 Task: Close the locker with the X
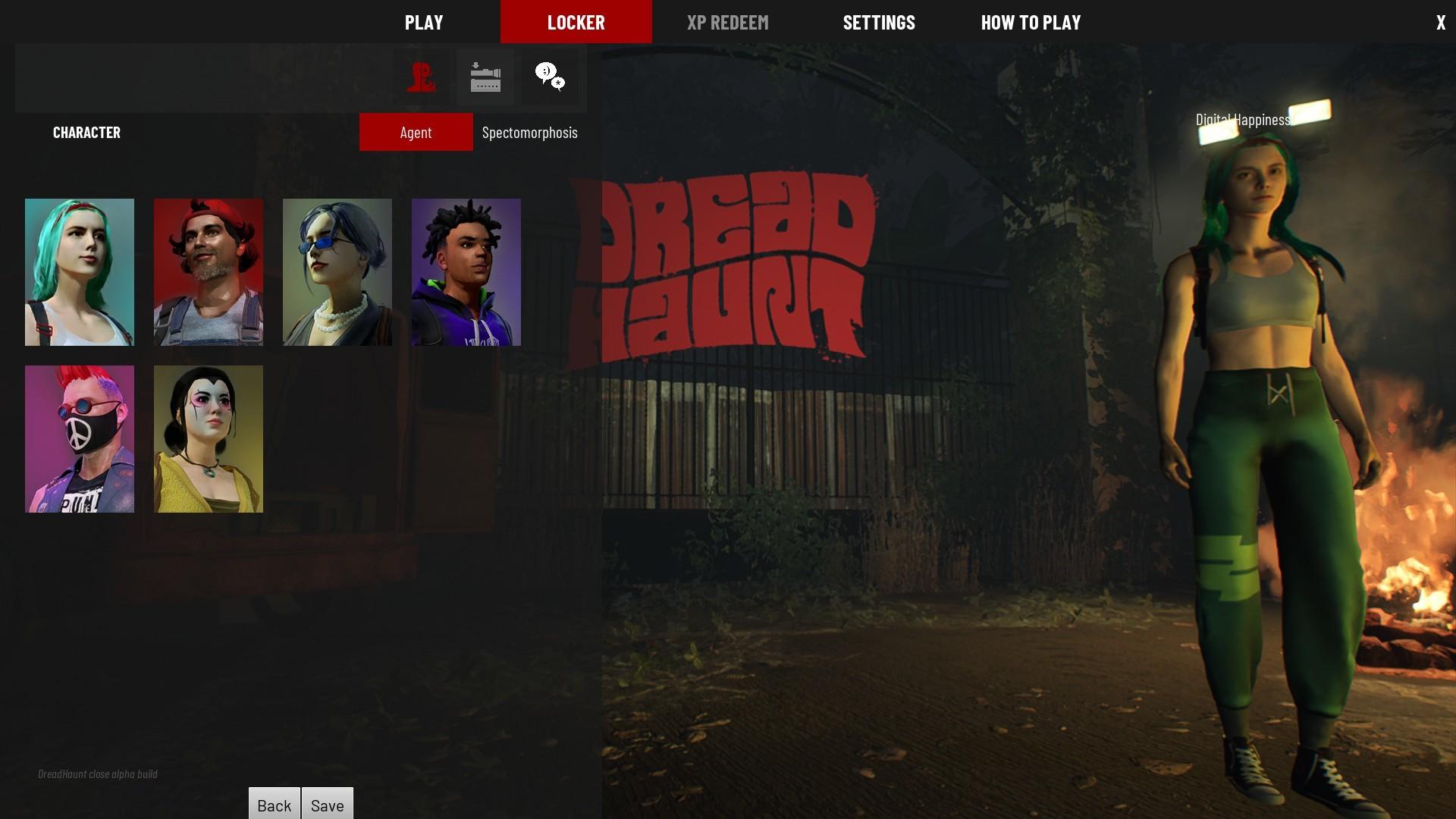1439,22
